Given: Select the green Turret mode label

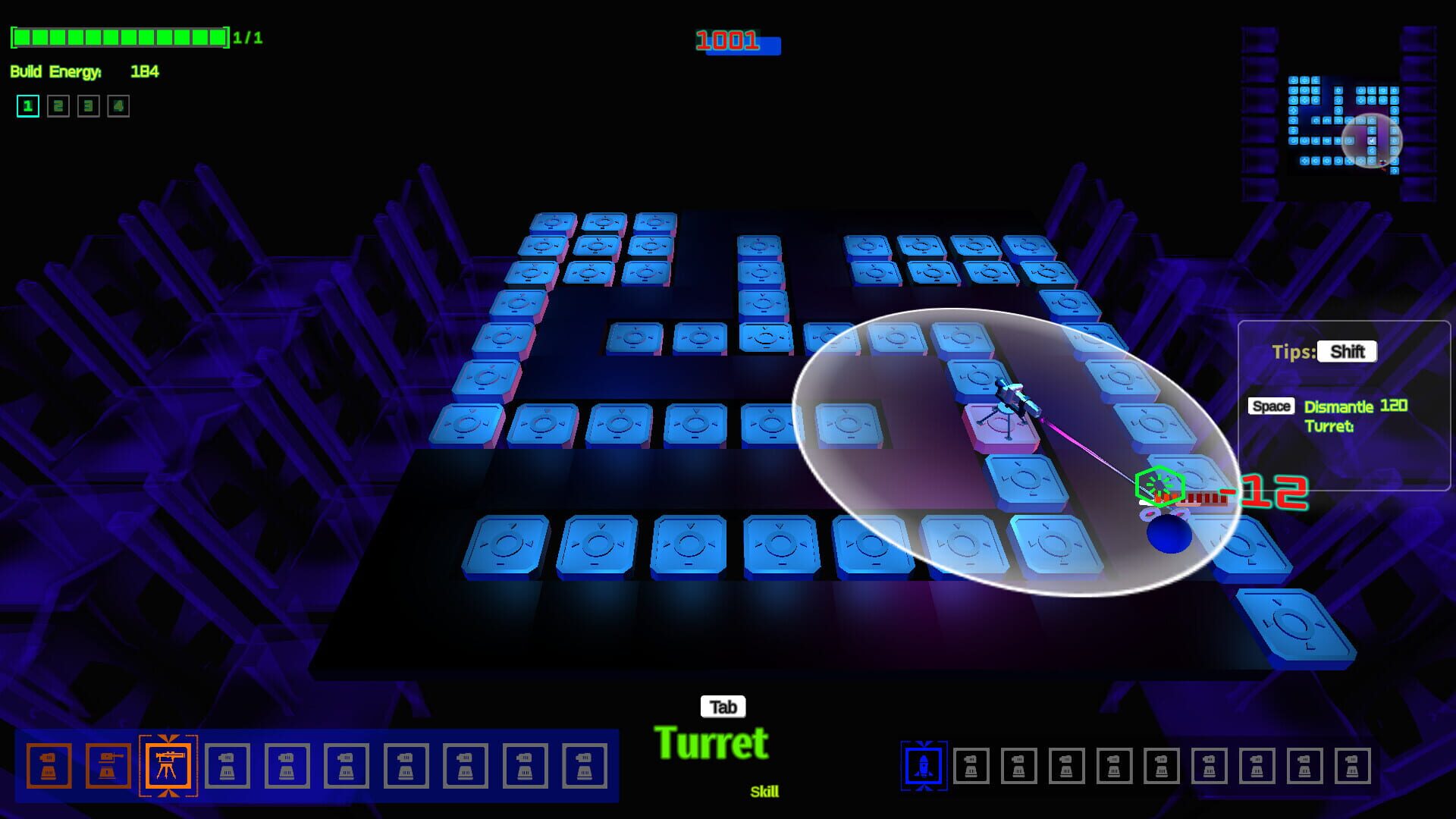Looking at the screenshot, I should pos(714,742).
